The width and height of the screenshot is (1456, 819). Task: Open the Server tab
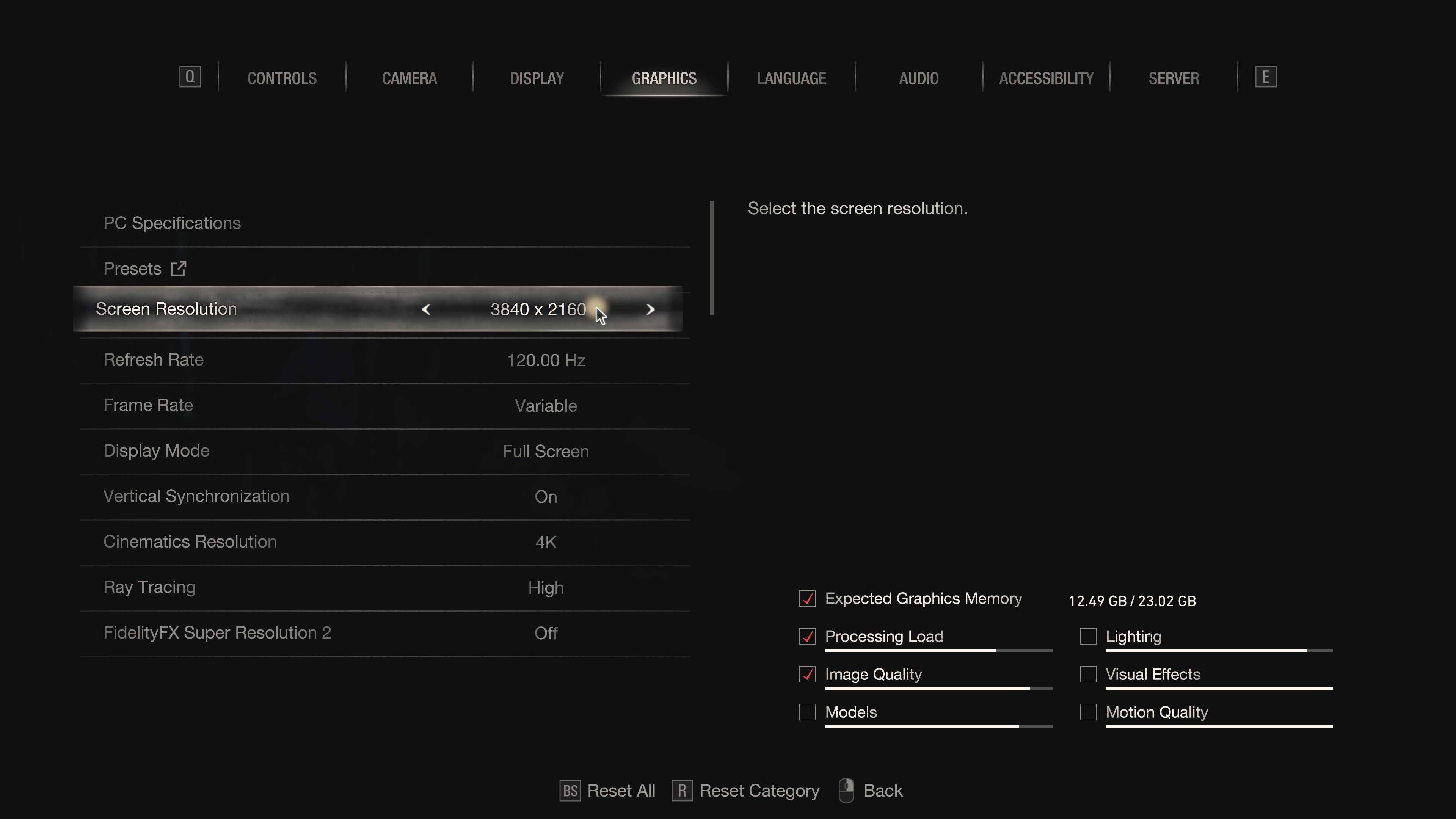coord(1174,78)
